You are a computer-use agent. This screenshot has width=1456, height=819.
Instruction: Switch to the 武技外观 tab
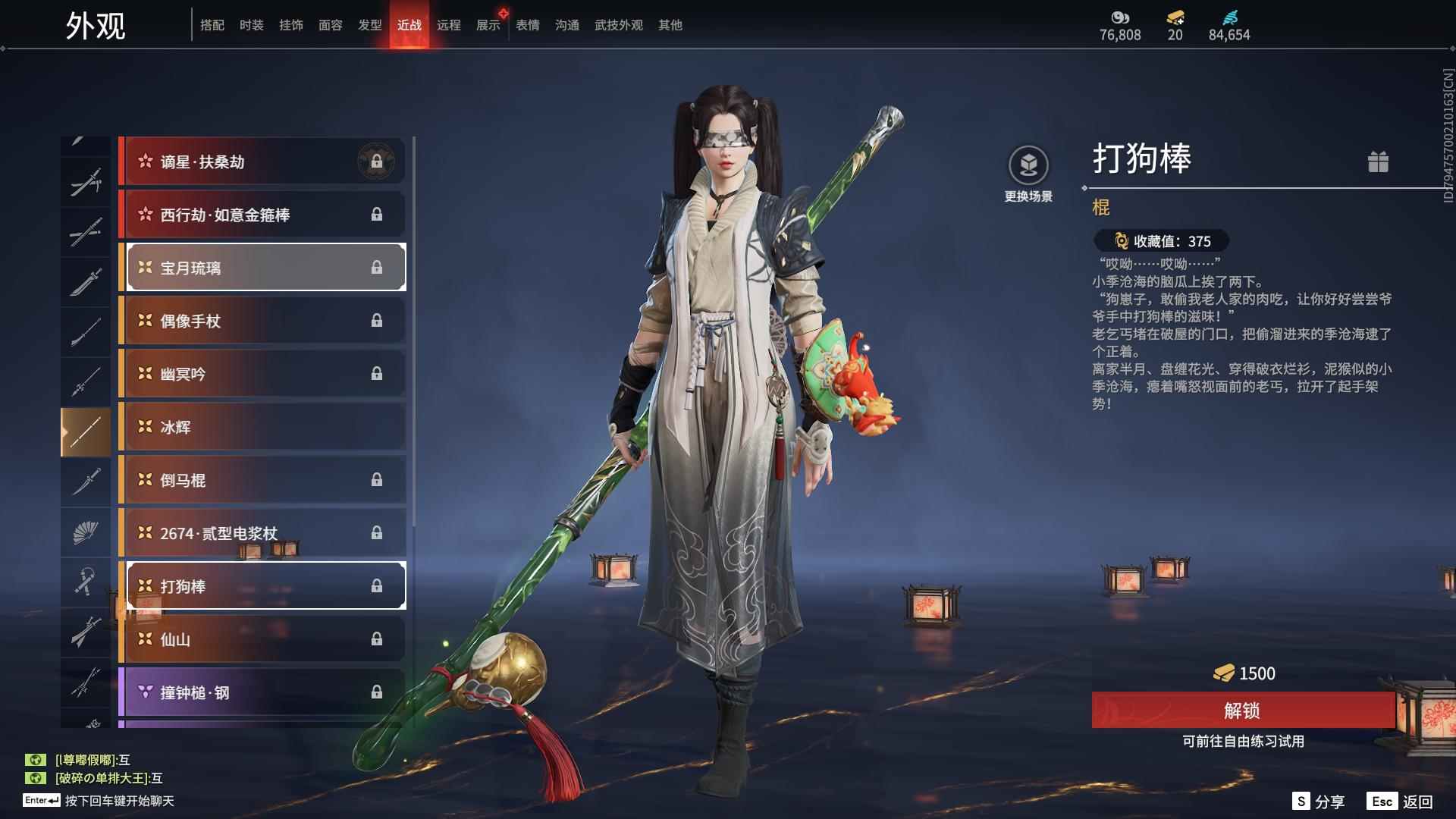click(x=618, y=24)
